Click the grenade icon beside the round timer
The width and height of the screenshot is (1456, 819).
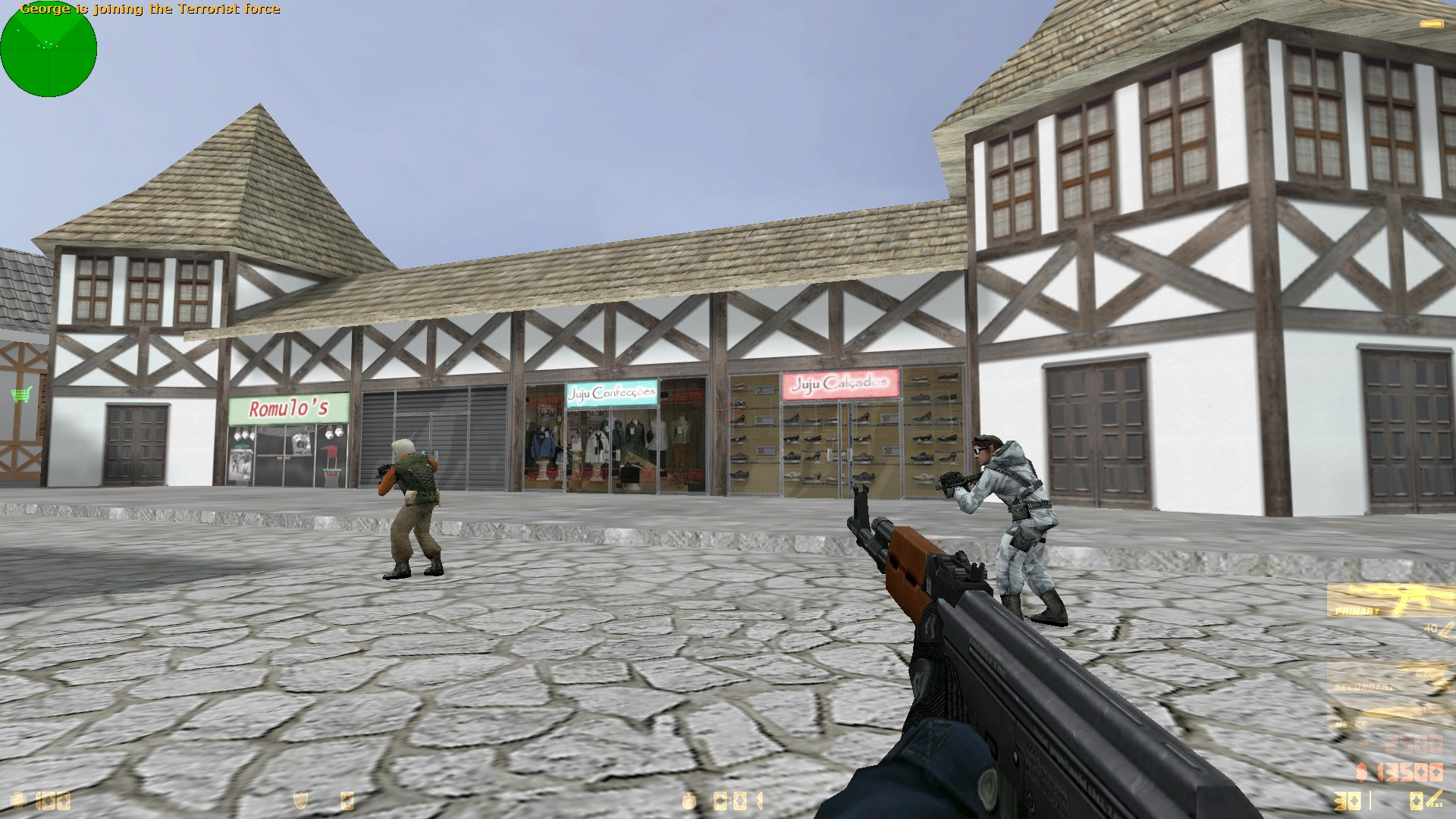(689, 801)
